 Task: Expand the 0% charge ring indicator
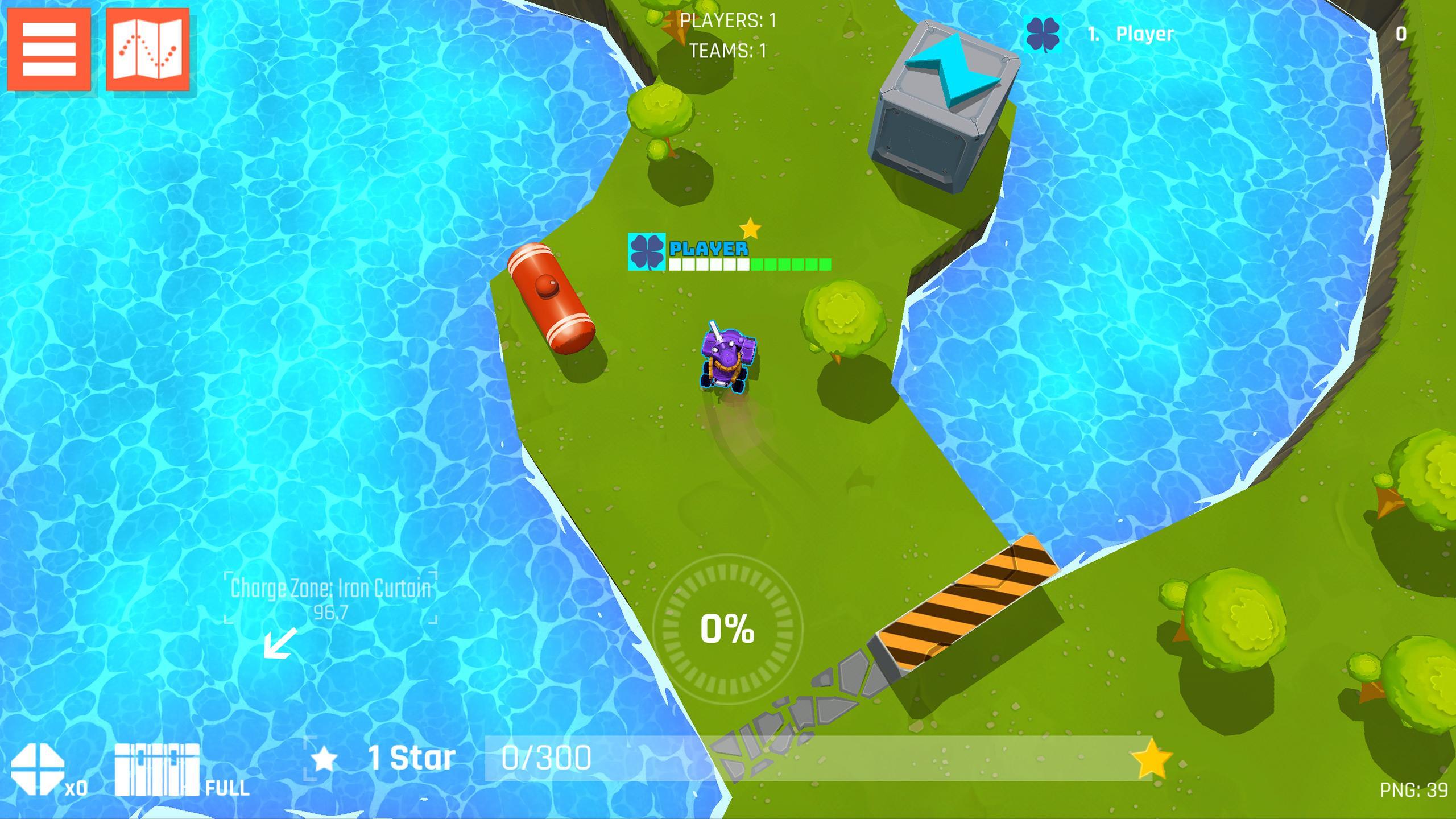[728, 628]
